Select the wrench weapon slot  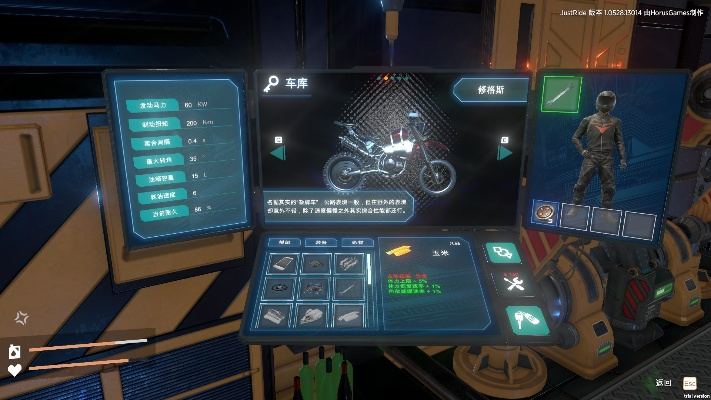(561, 94)
